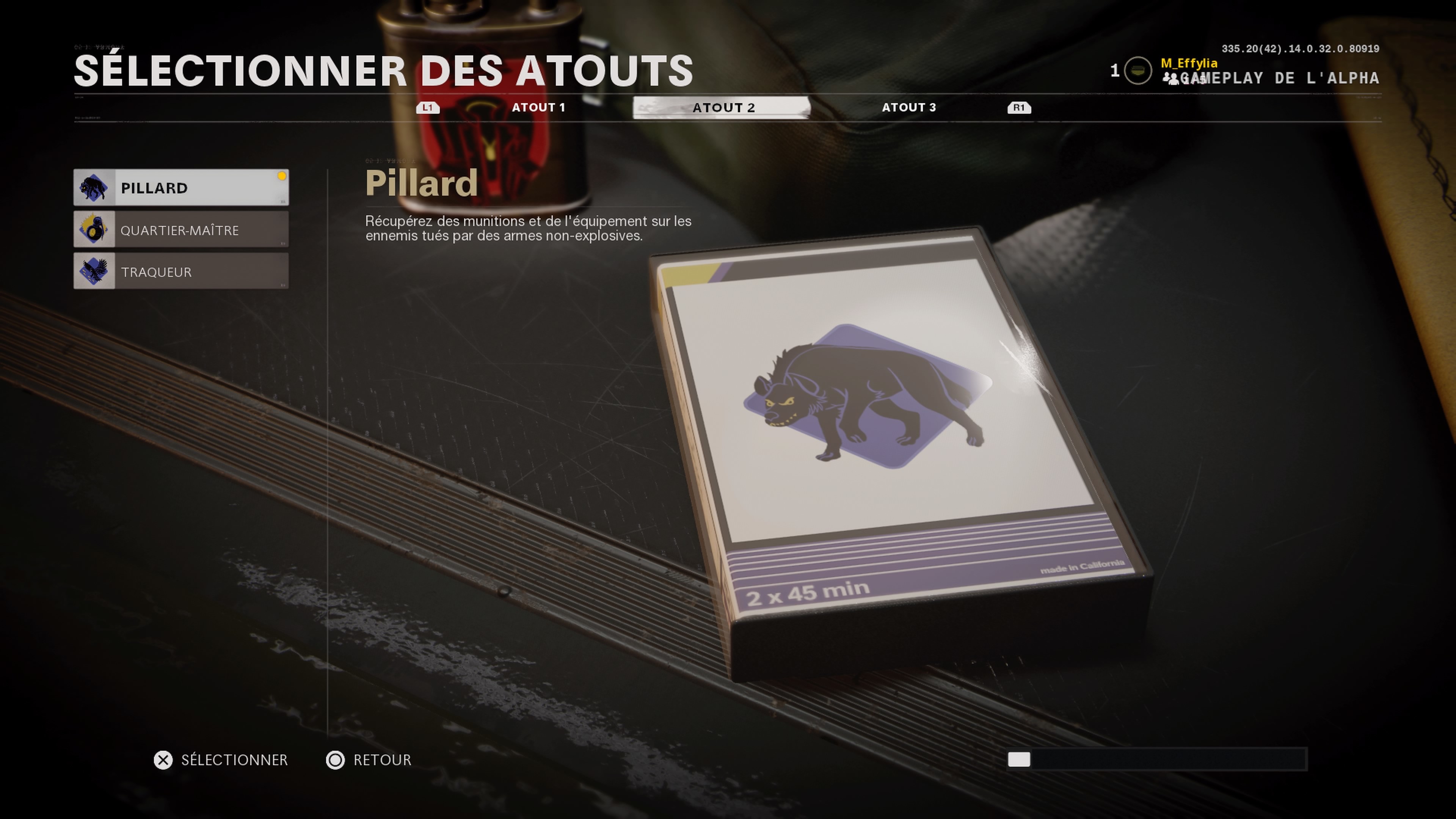Image resolution: width=1456 pixels, height=819 pixels.
Task: Select Traqueur as the active perk choice
Action: coord(181,271)
